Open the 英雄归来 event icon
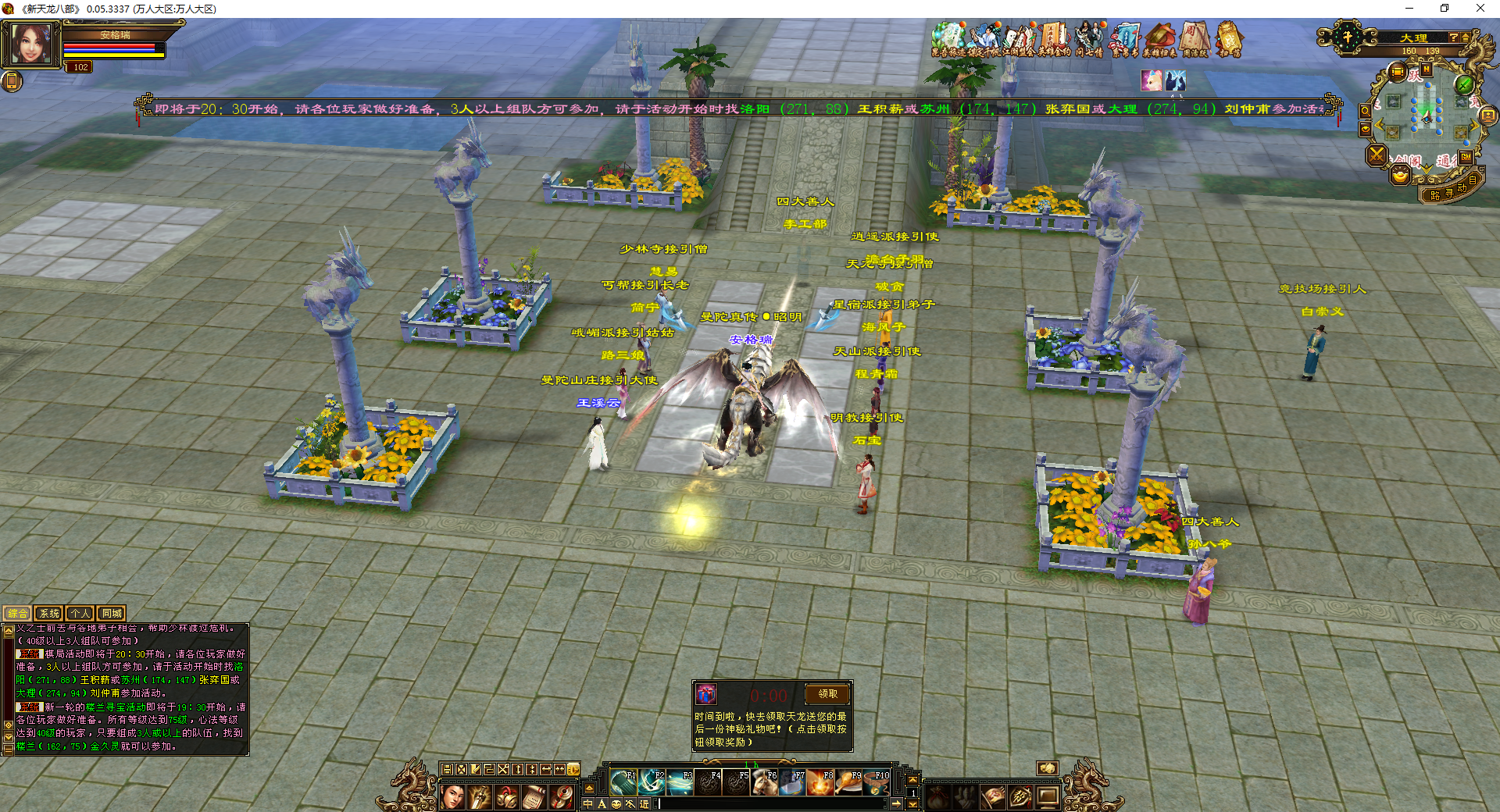Viewport: 1500px width, 812px height. click(x=1159, y=39)
